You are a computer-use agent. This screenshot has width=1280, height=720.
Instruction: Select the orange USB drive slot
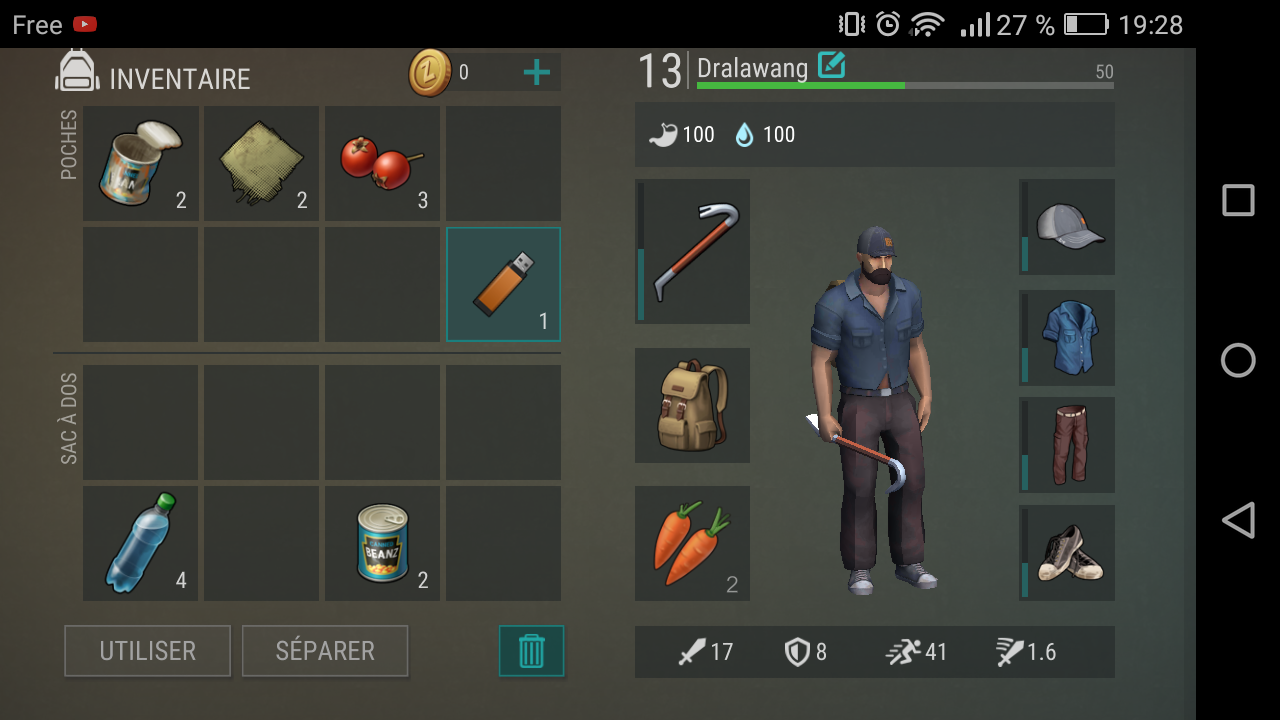(503, 284)
